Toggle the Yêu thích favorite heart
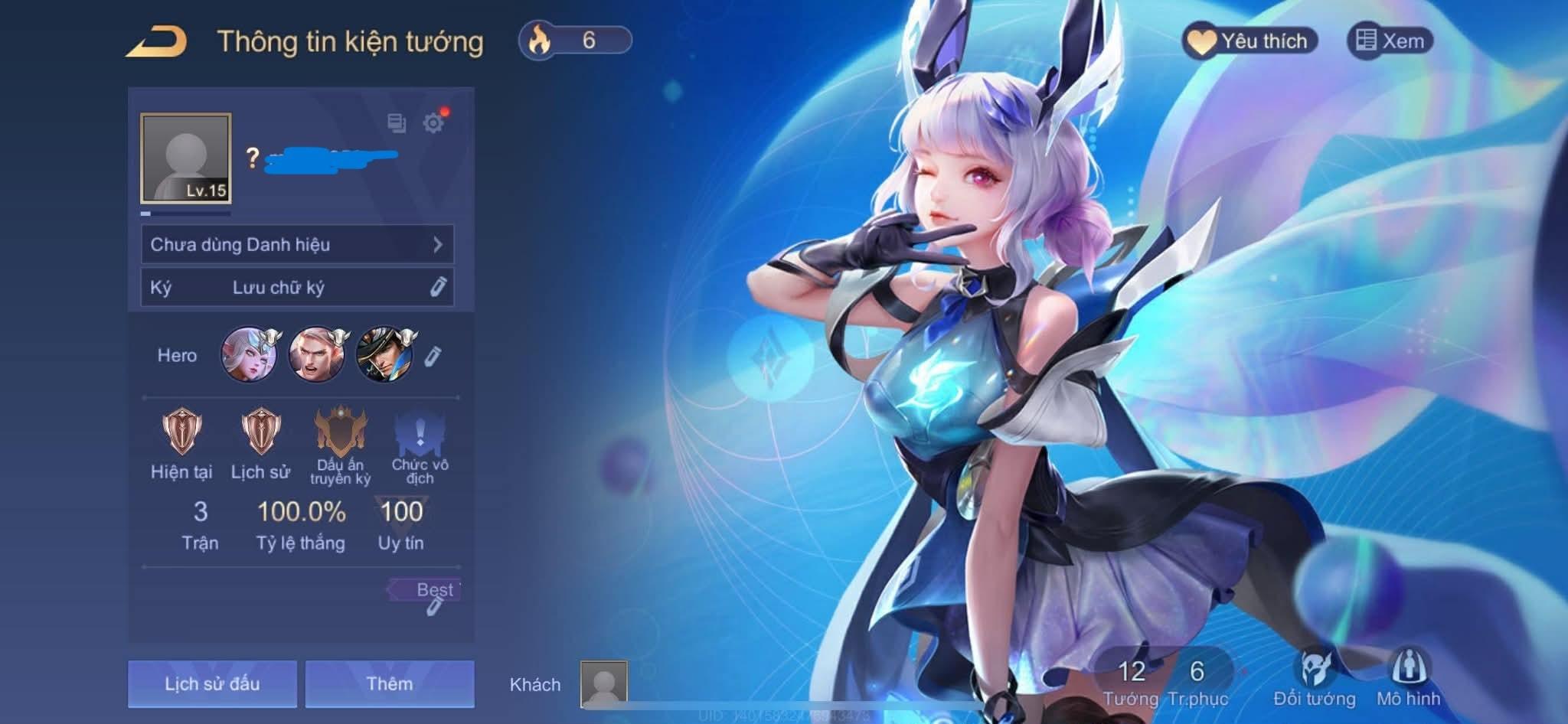Screen dimensions: 1568x724 pos(1251,41)
